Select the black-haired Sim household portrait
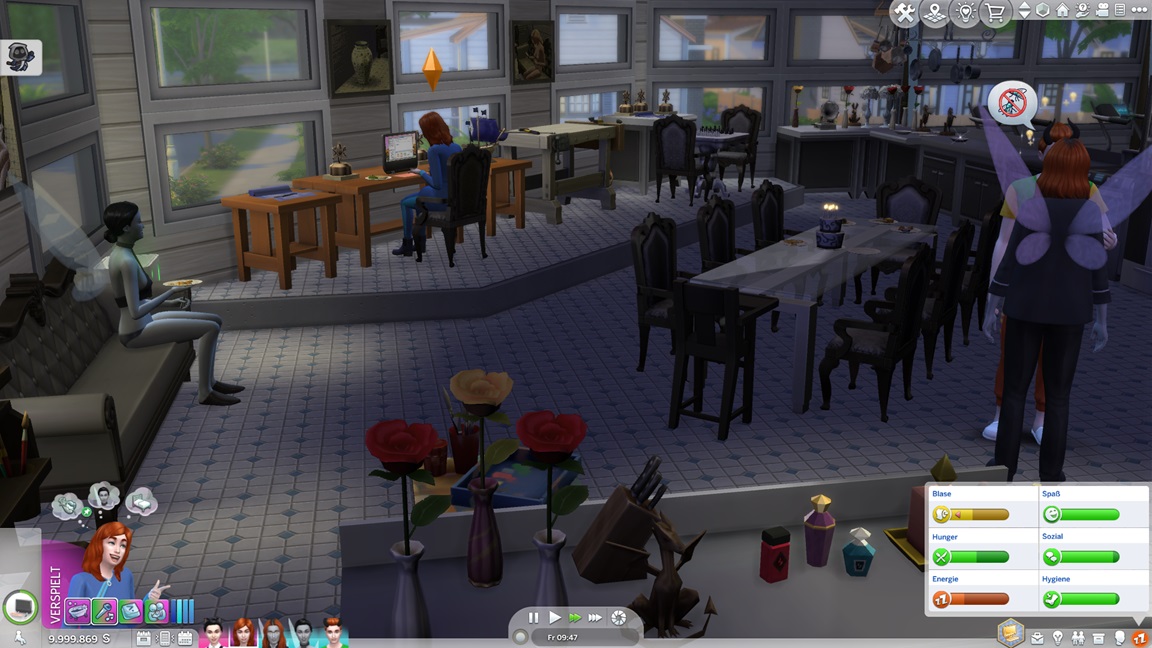Image resolution: width=1152 pixels, height=648 pixels. [x=213, y=632]
